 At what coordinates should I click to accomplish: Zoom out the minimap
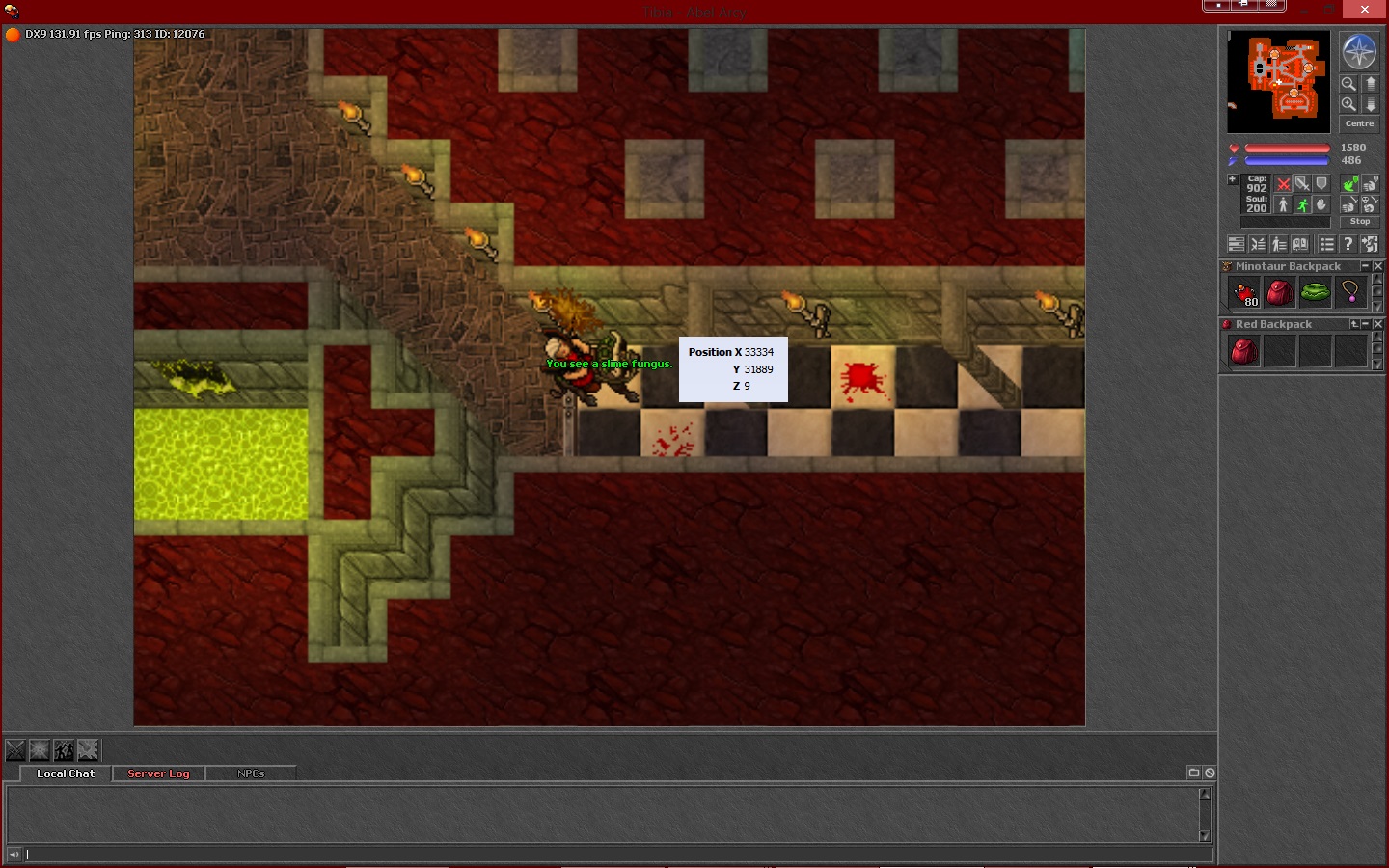pyautogui.click(x=1348, y=84)
